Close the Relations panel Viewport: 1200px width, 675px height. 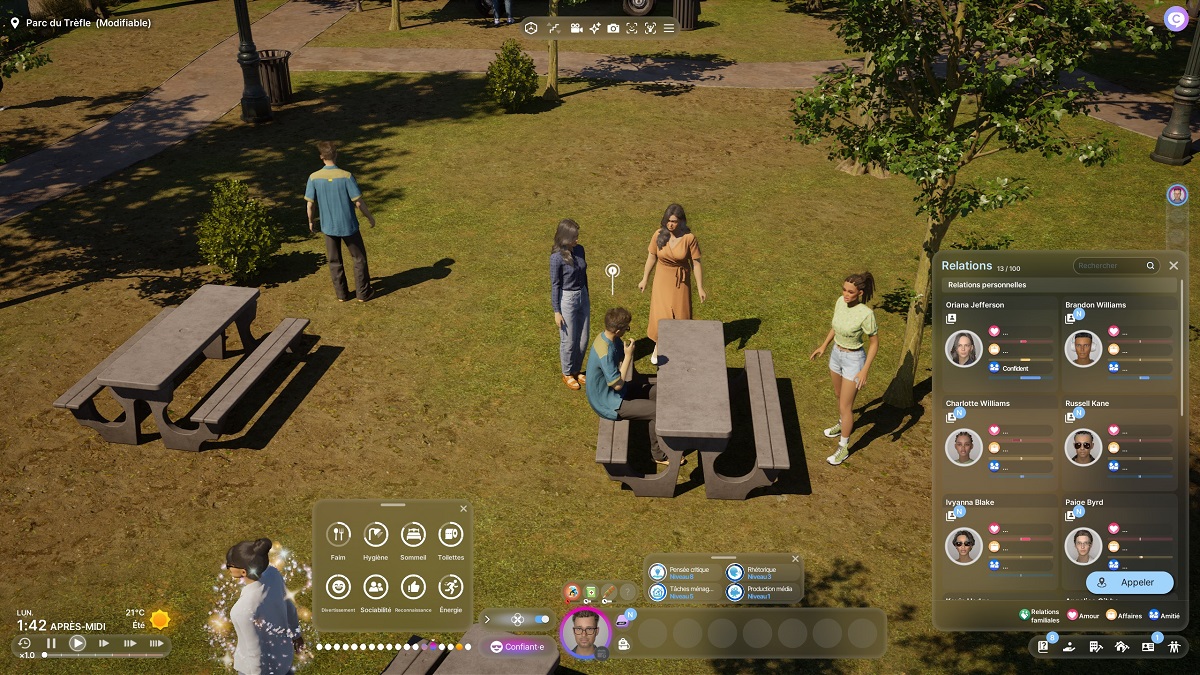(x=1174, y=266)
